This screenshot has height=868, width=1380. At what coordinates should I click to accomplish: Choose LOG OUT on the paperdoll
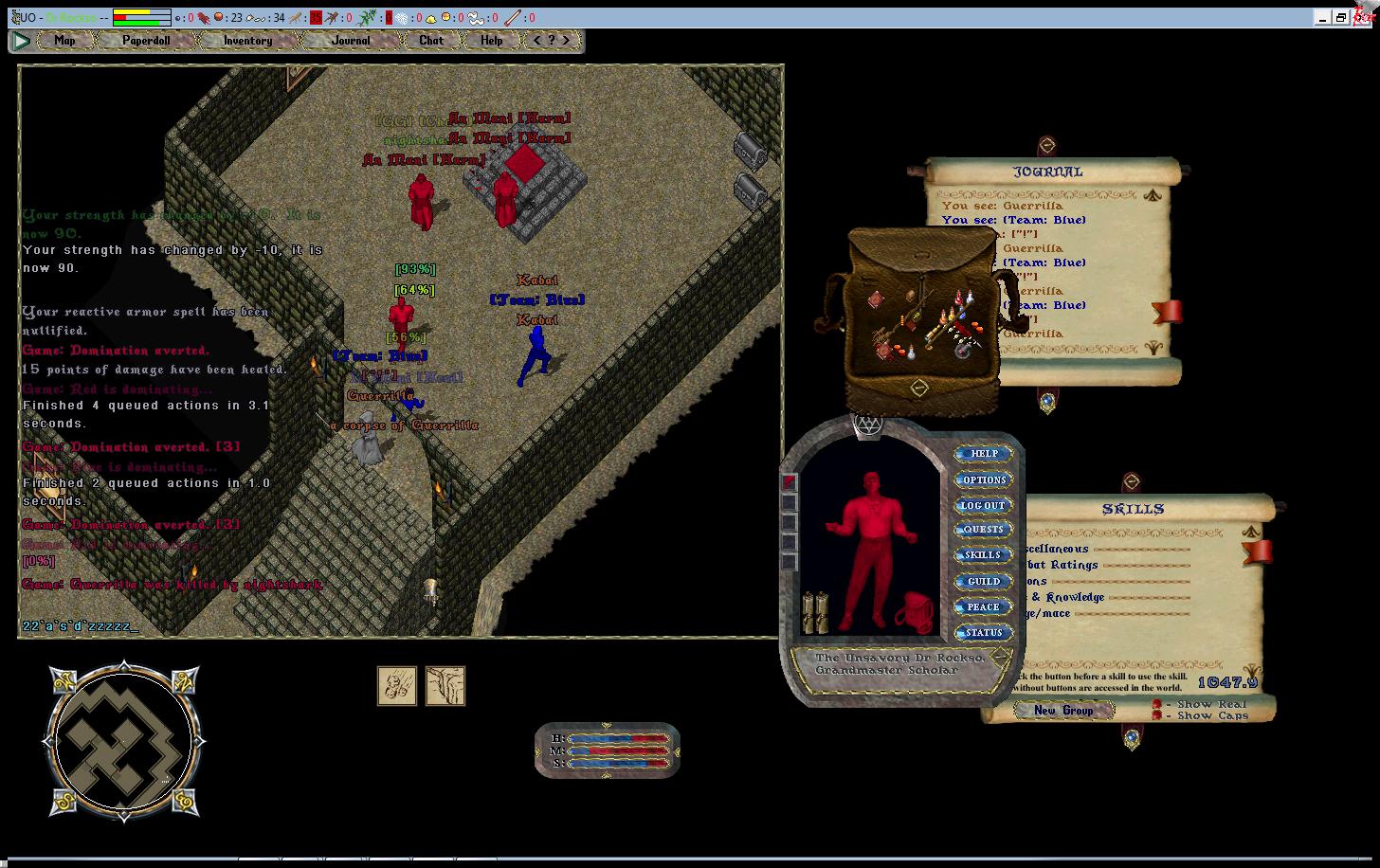tap(983, 505)
